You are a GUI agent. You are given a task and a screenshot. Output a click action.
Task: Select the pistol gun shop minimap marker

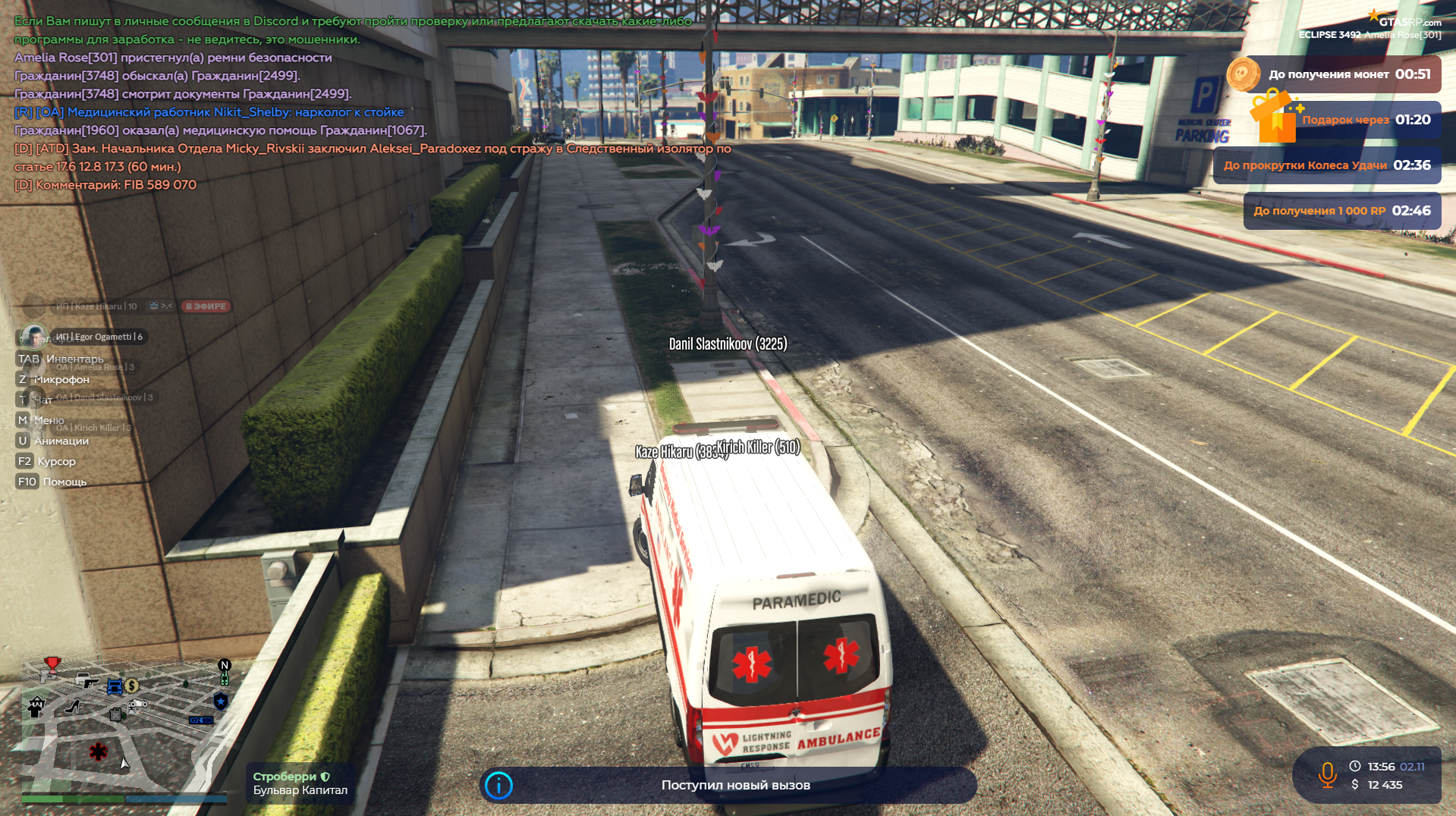tap(90, 683)
